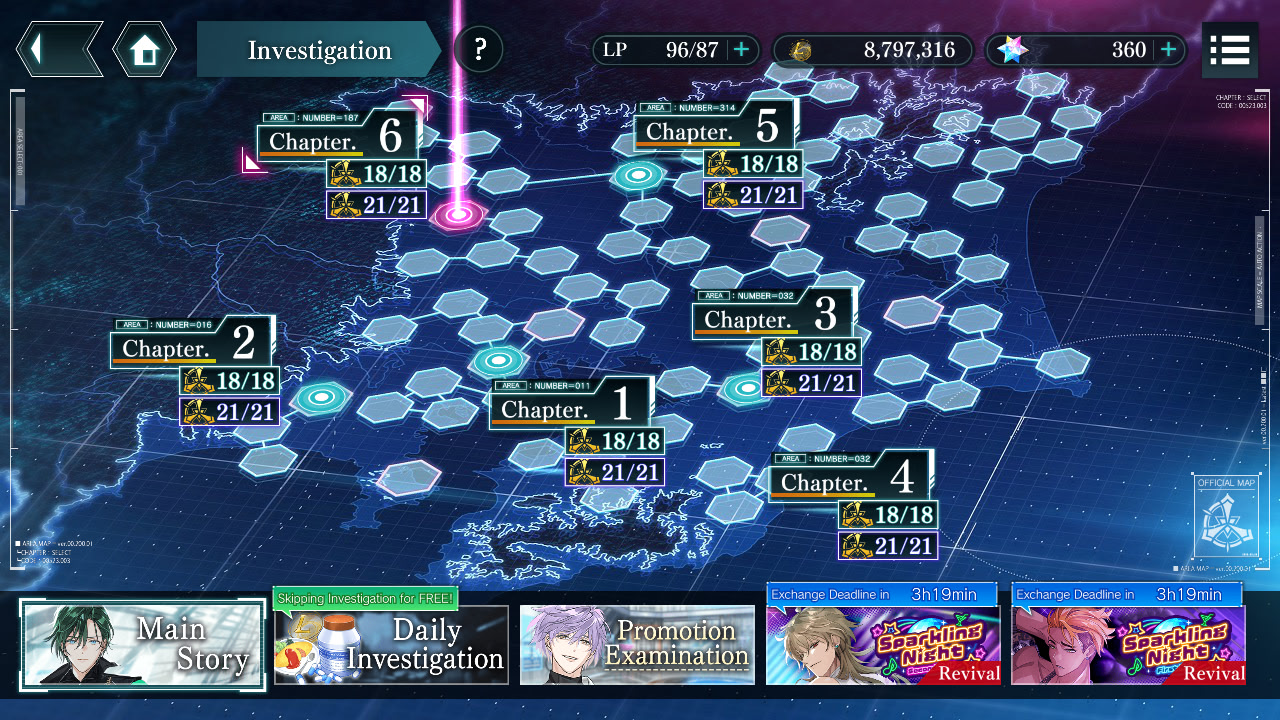Select Chapter 1 on the map
This screenshot has width=1280, height=720.
pyautogui.click(x=569, y=404)
